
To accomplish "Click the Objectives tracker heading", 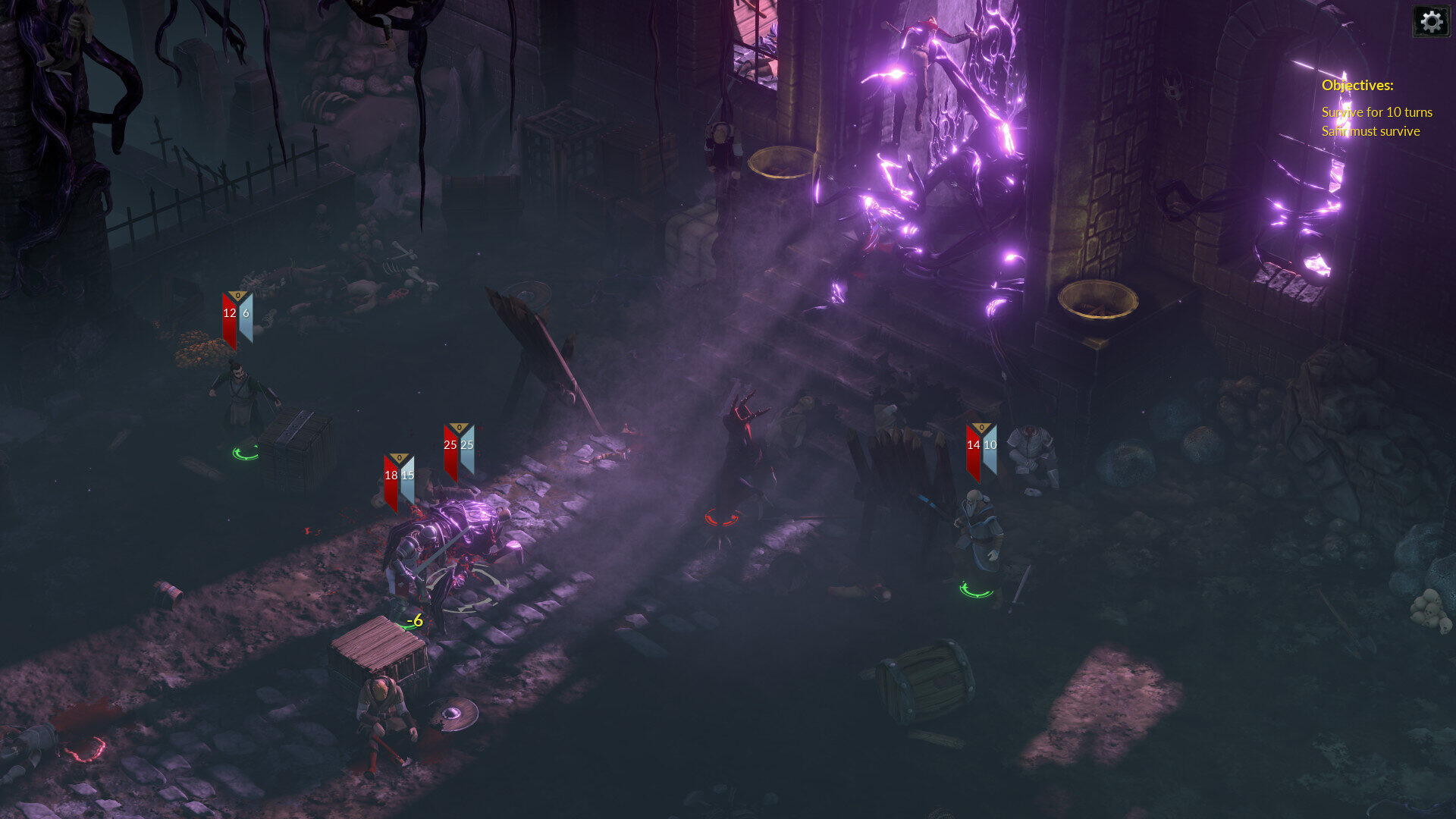I will (x=1357, y=86).
